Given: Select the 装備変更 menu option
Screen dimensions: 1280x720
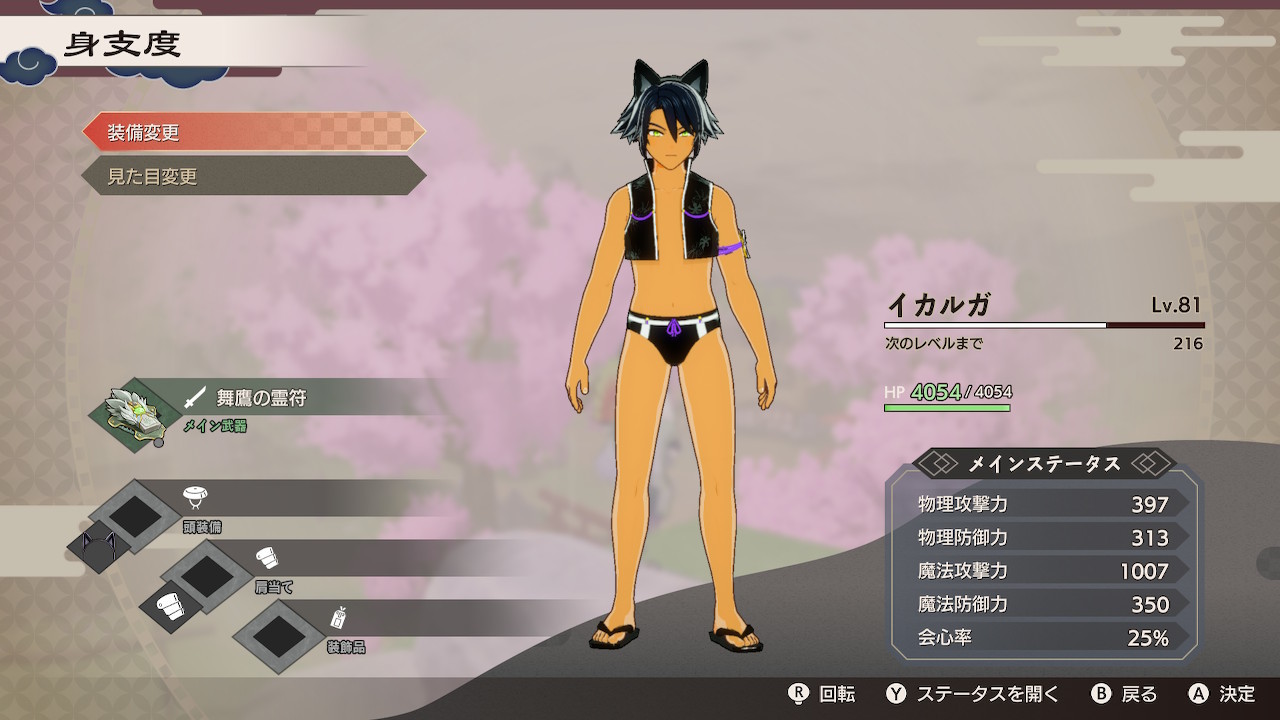Looking at the screenshot, I should (x=253, y=133).
